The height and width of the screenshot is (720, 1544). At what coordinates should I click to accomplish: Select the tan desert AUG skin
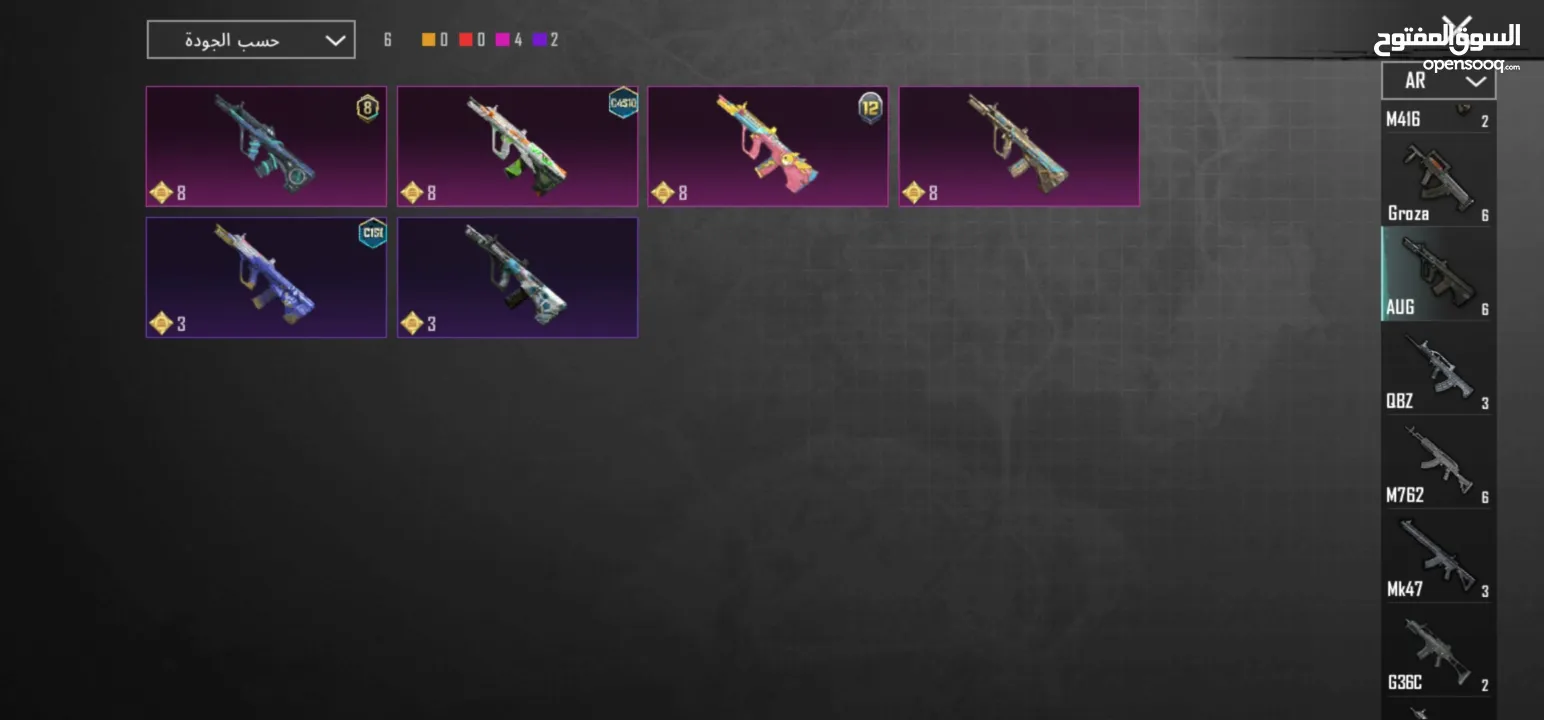1019,146
